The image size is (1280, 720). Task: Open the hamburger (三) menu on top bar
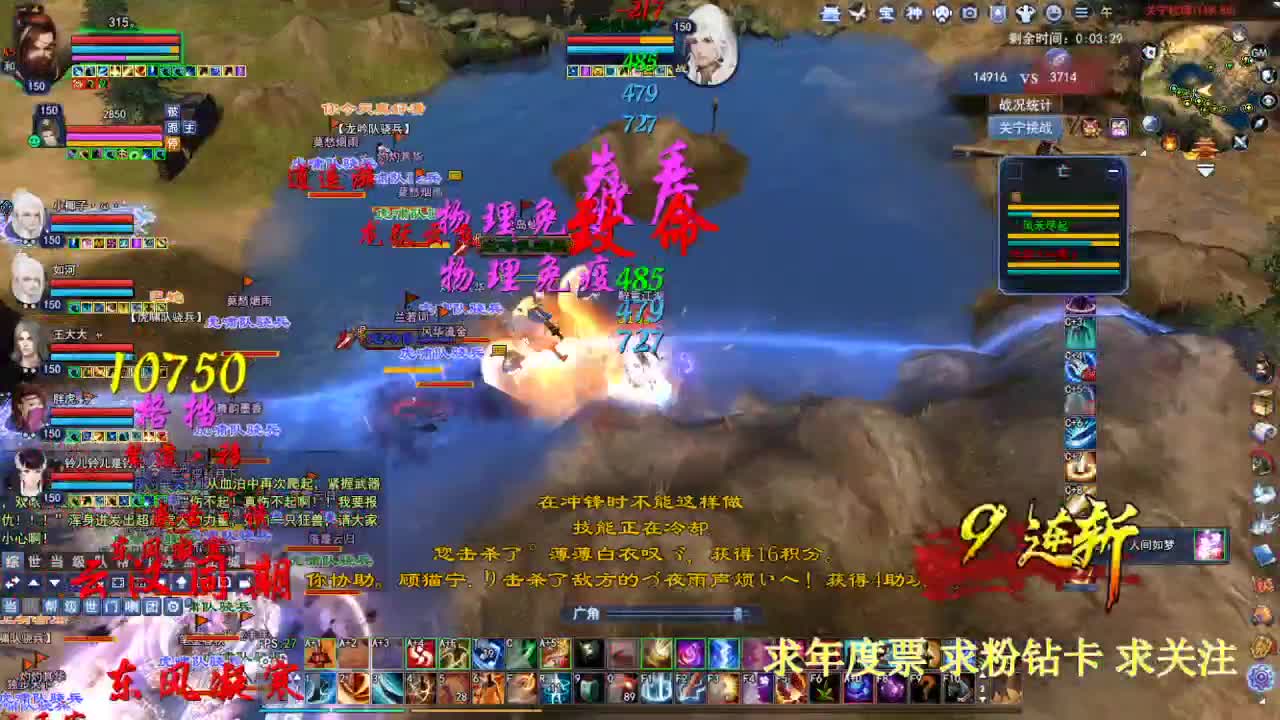1083,14
